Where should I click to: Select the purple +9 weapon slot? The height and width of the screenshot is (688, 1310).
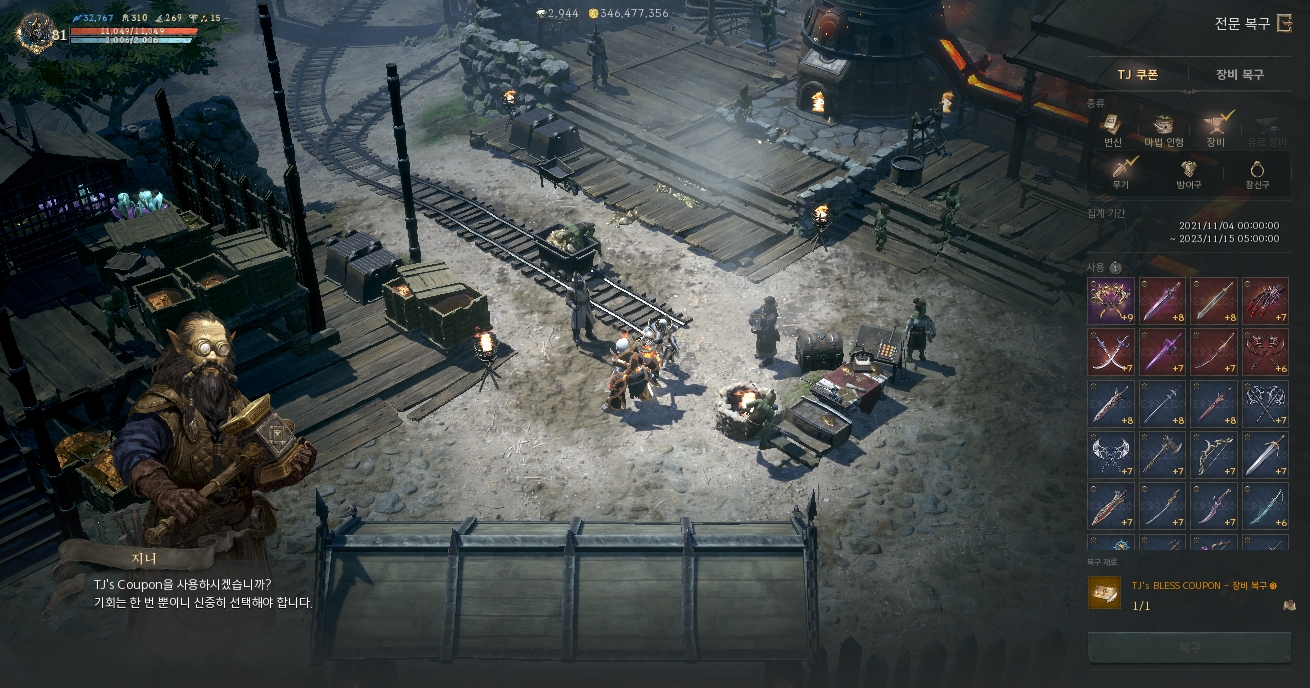pyautogui.click(x=1111, y=301)
